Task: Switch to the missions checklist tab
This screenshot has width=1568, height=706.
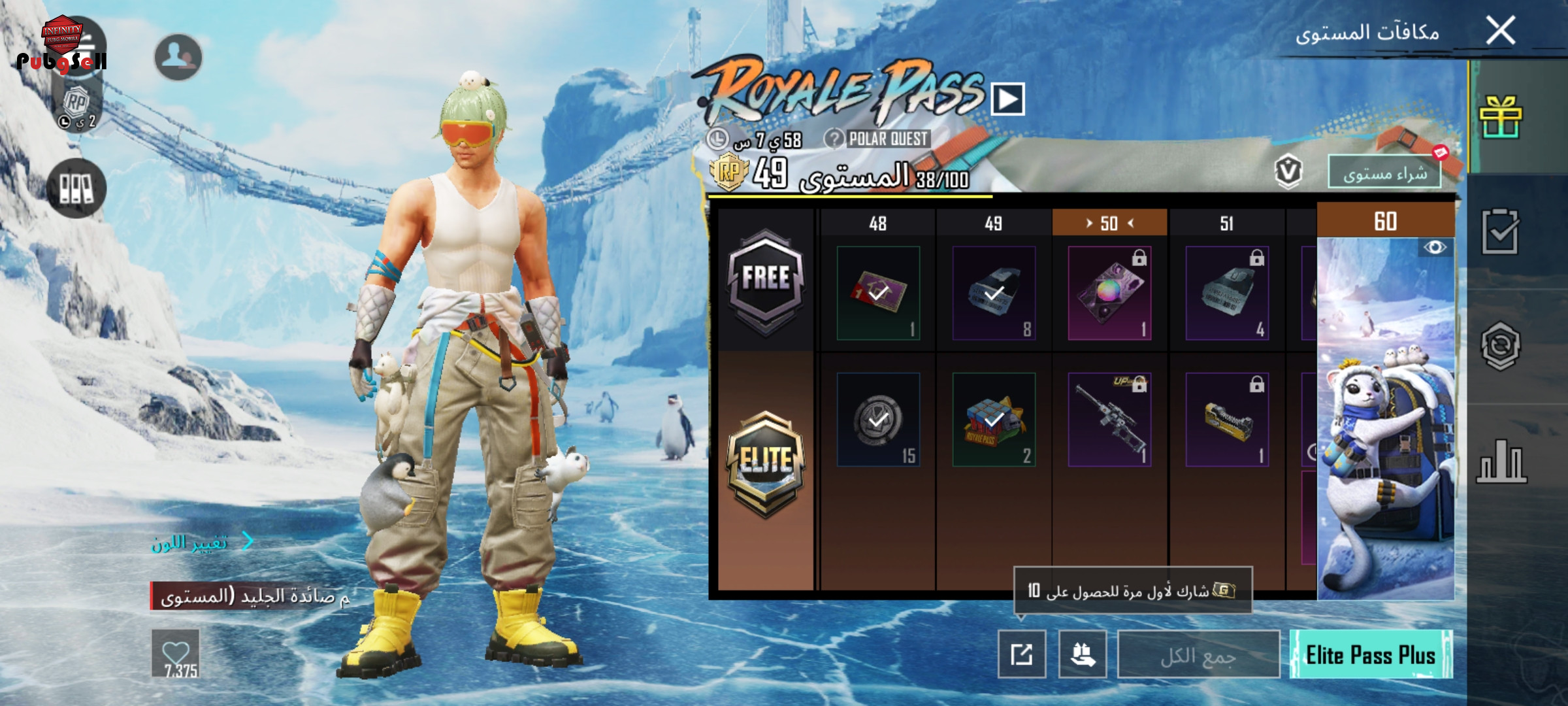Action: (1500, 231)
